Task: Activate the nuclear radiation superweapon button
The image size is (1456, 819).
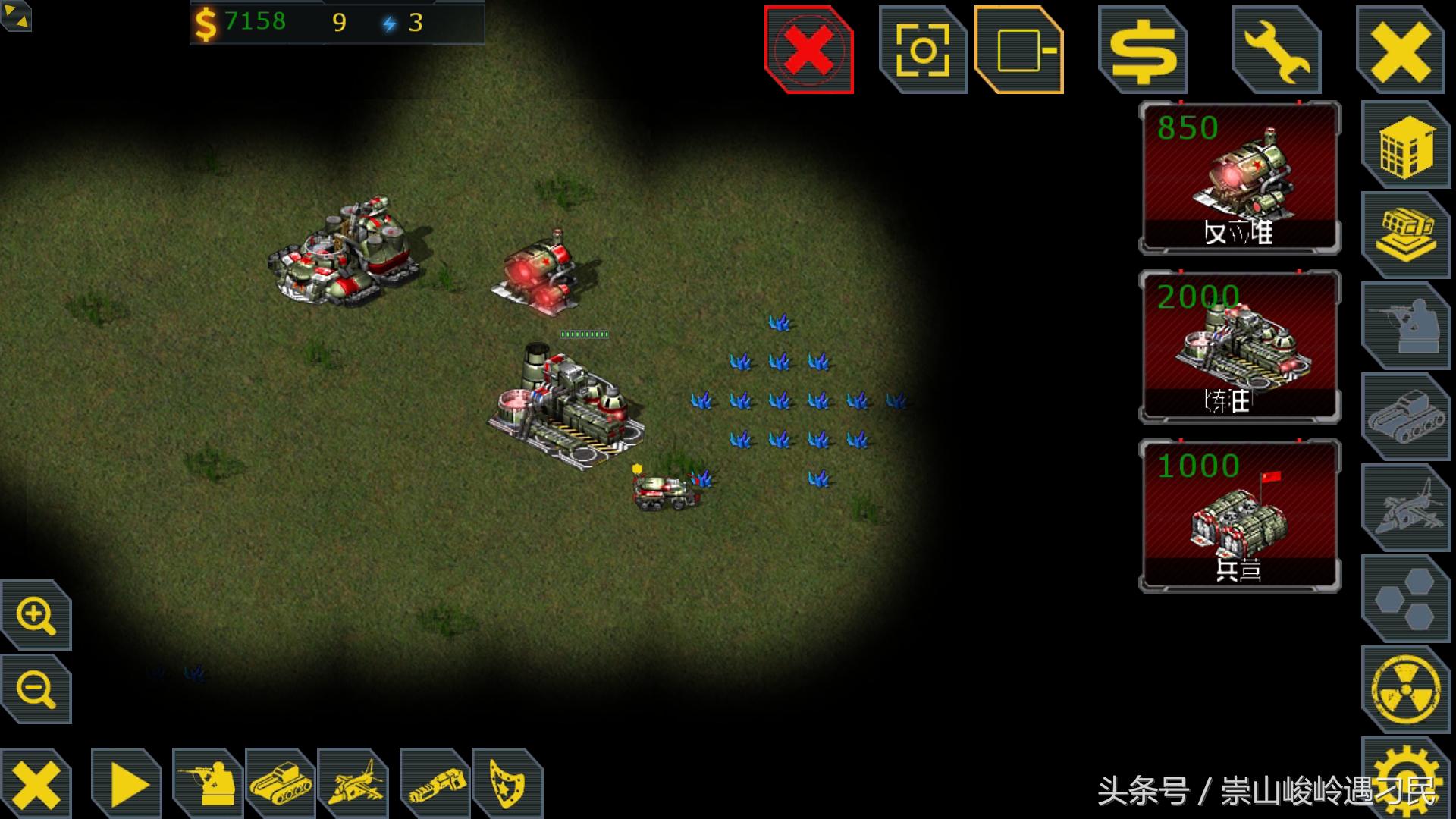Action: pyautogui.click(x=1405, y=689)
